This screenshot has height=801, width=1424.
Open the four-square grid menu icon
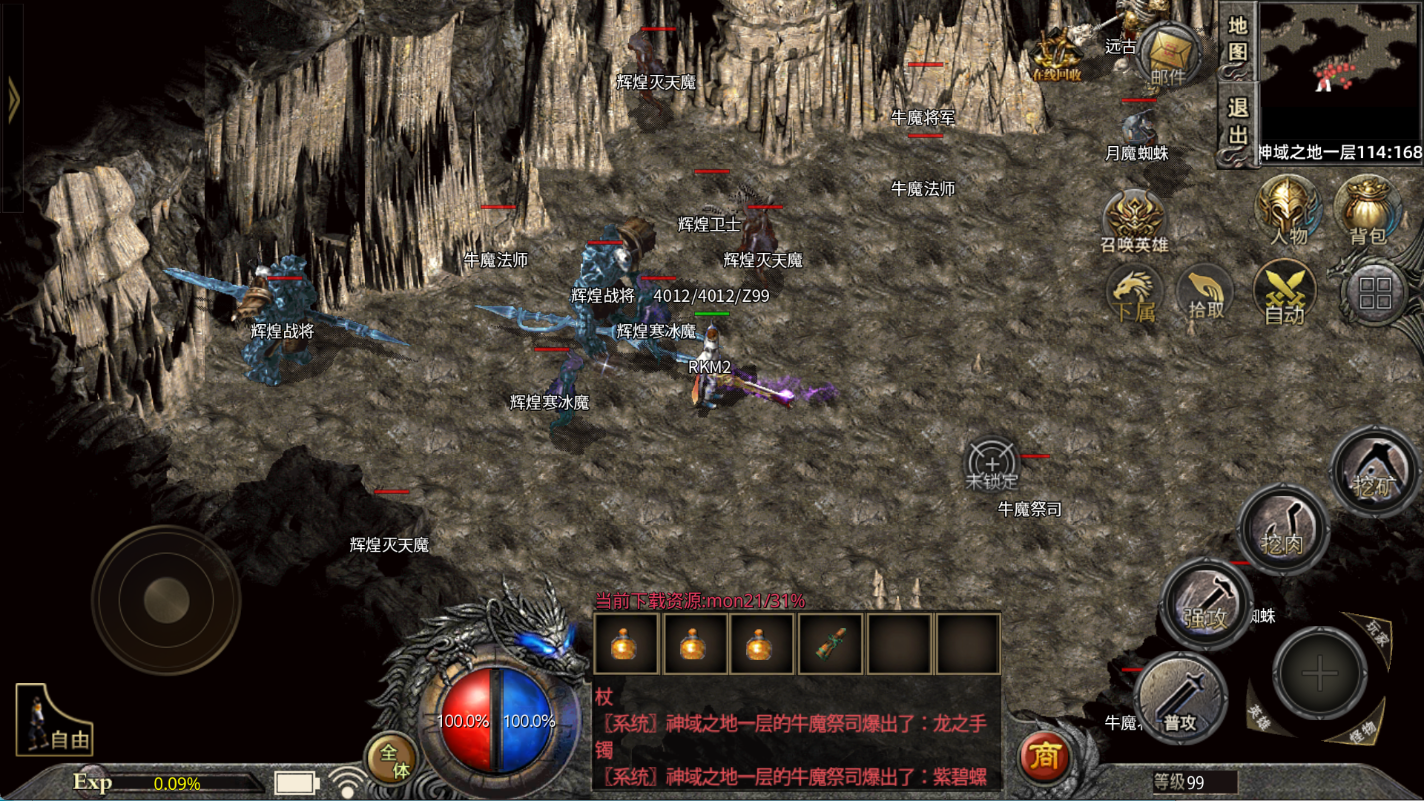click(x=1376, y=293)
